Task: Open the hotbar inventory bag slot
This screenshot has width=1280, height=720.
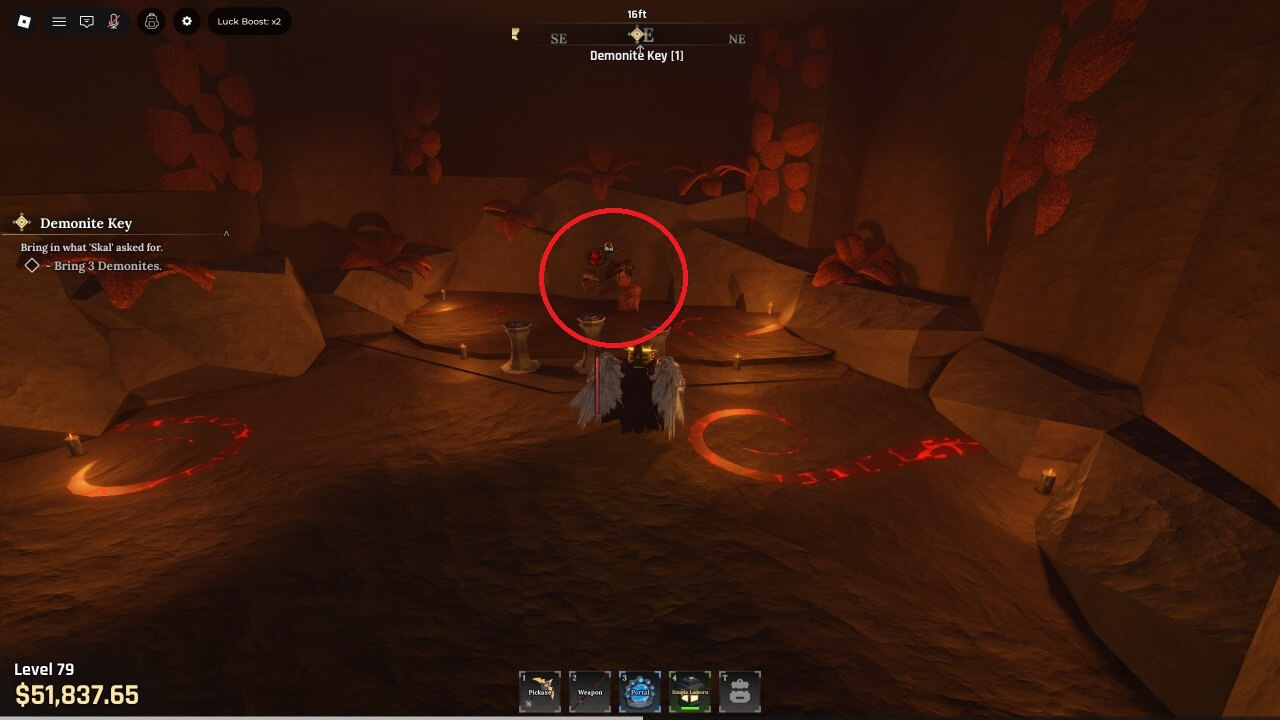Action: tap(740, 691)
